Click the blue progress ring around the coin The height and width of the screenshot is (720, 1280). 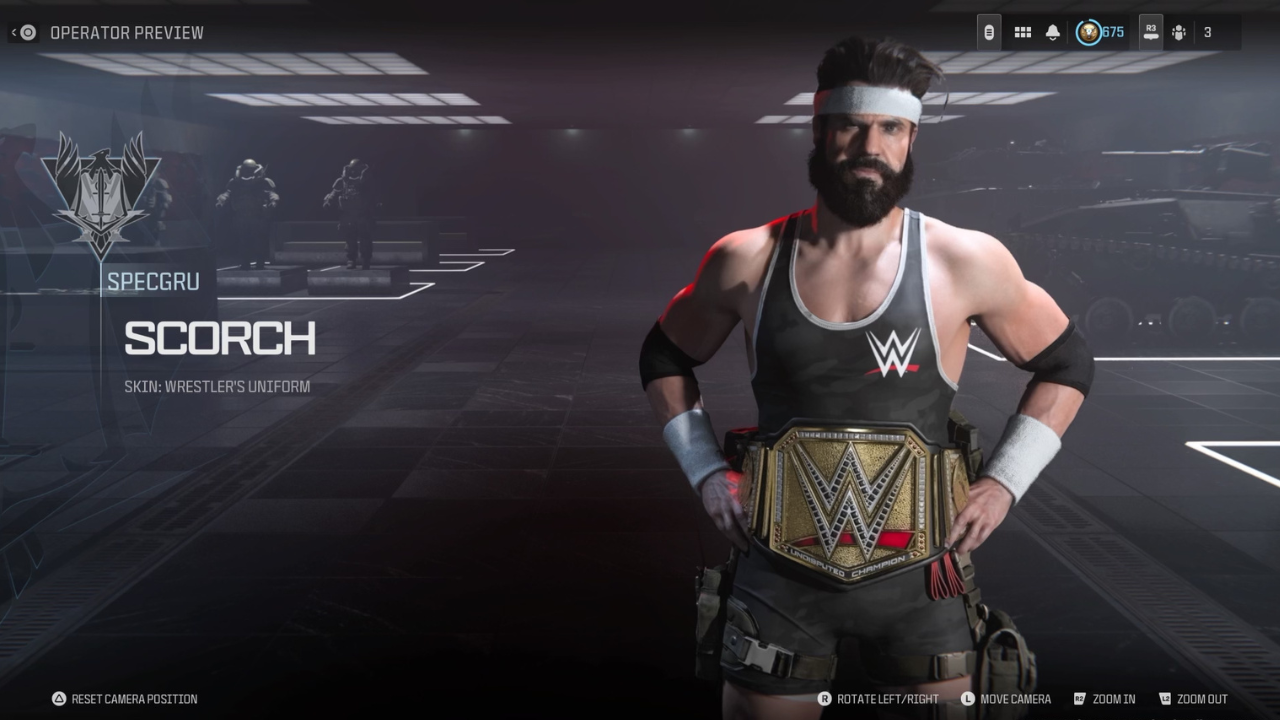point(1088,32)
